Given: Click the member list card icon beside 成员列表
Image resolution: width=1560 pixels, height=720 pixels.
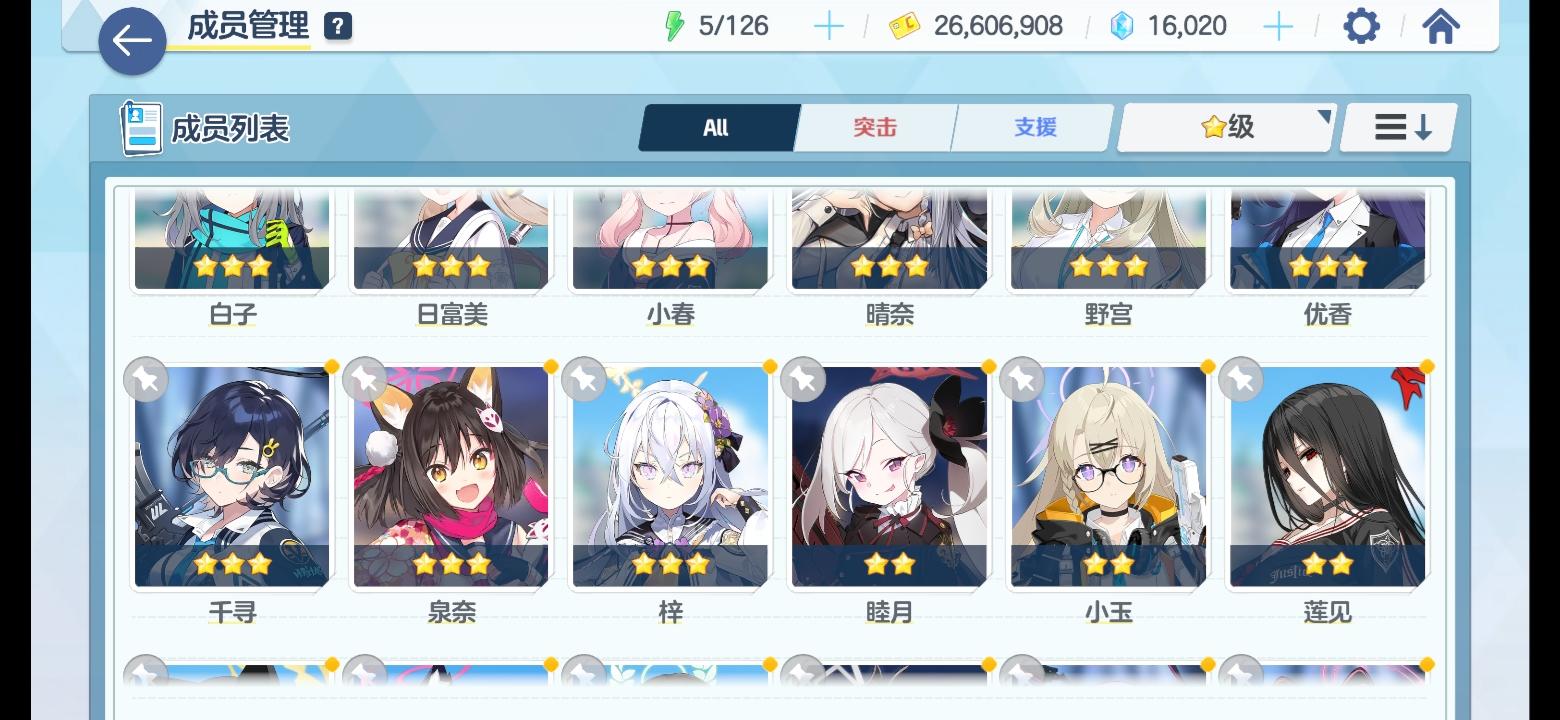Looking at the screenshot, I should (139, 126).
